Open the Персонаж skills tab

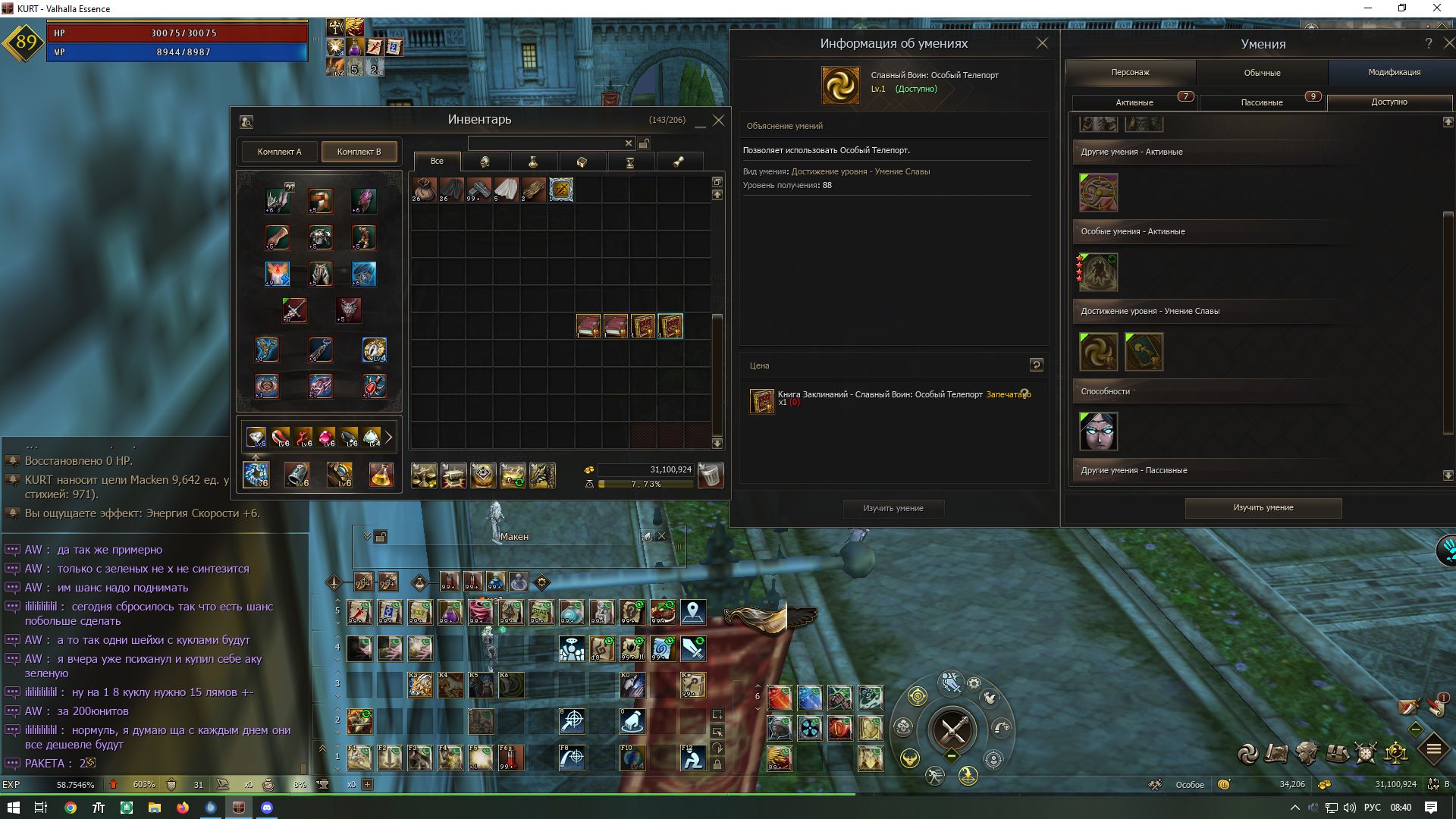pos(1130,73)
